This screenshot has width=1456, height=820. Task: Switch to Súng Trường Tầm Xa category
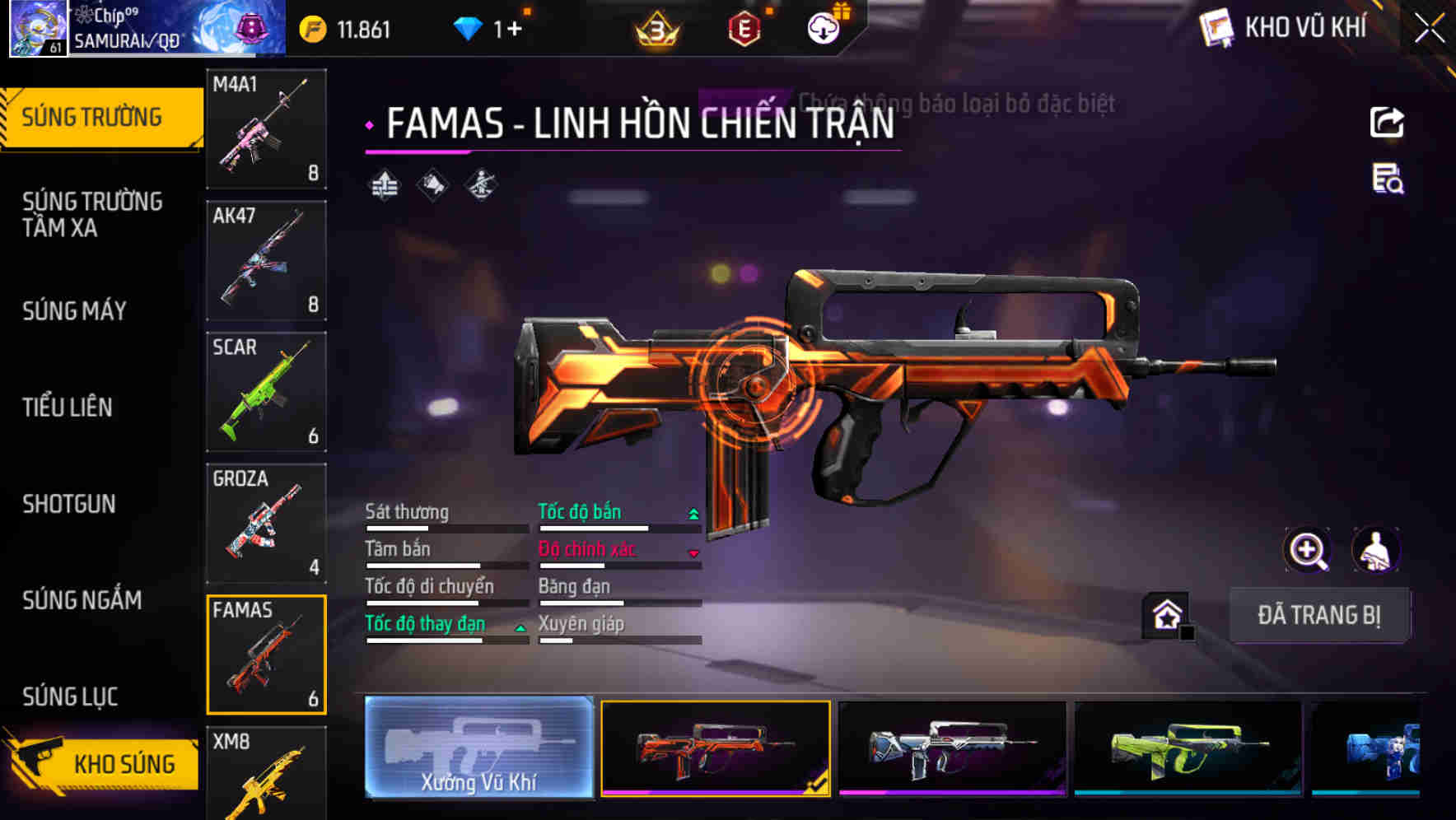pos(92,214)
